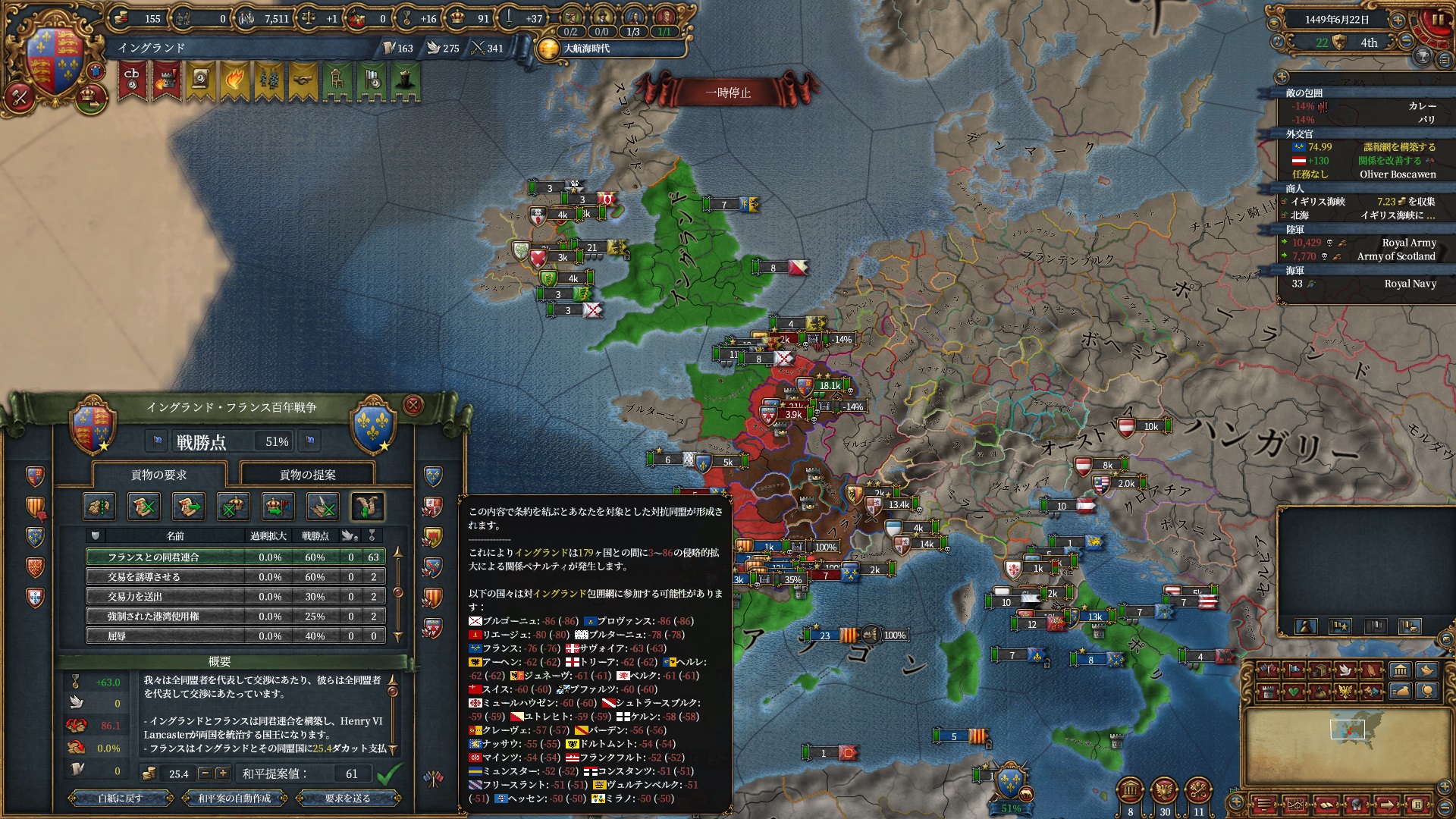Viewport: 1456px width, 819px height.
Task: Click the 白紙に戻す button
Action: [120, 798]
